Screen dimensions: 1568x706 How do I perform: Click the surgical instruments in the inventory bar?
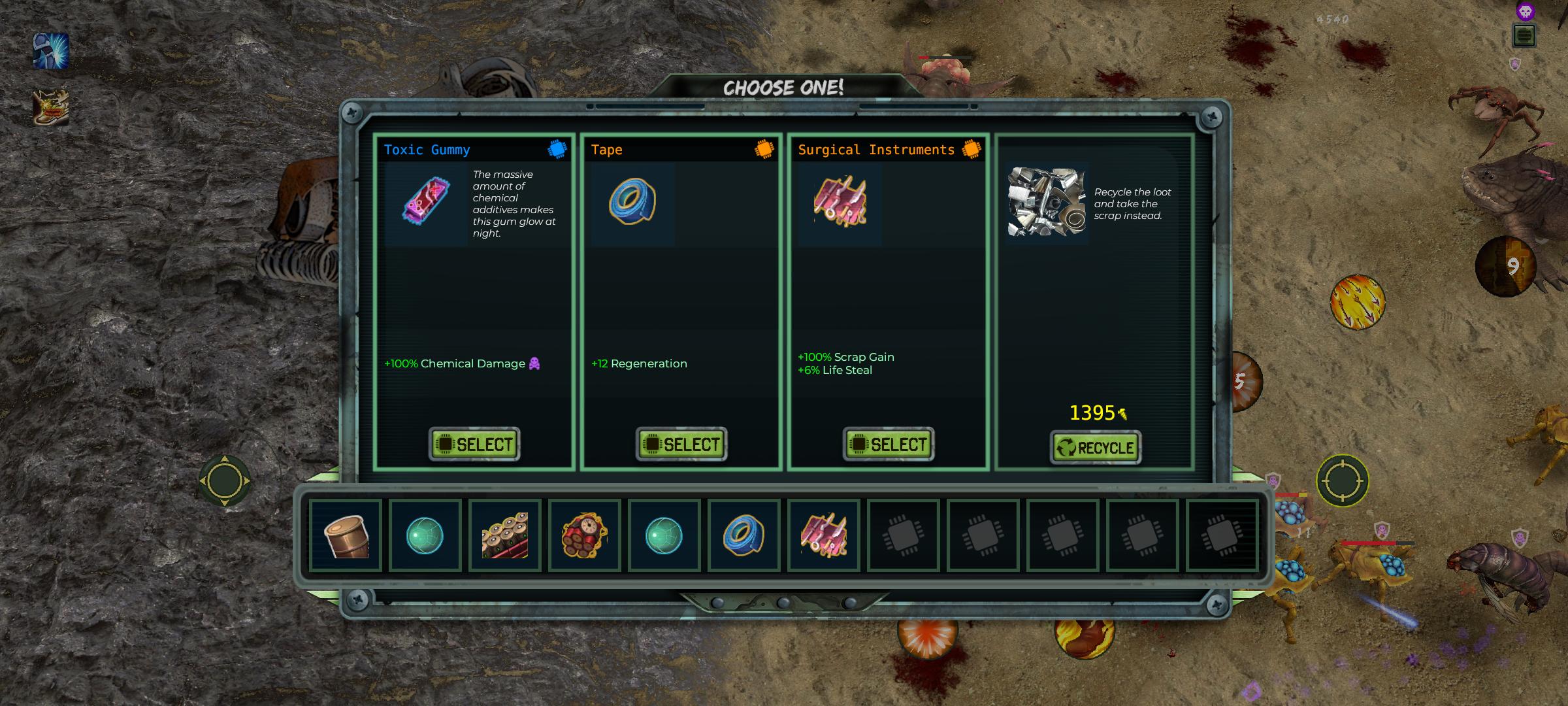tap(823, 535)
